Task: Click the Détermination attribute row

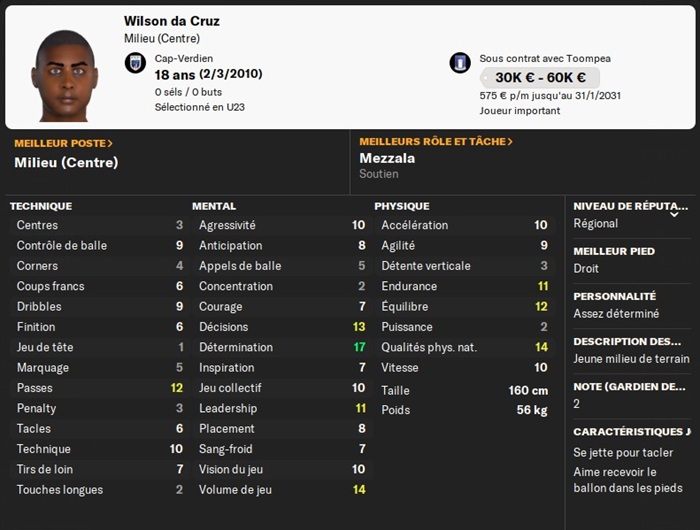Action: point(281,347)
